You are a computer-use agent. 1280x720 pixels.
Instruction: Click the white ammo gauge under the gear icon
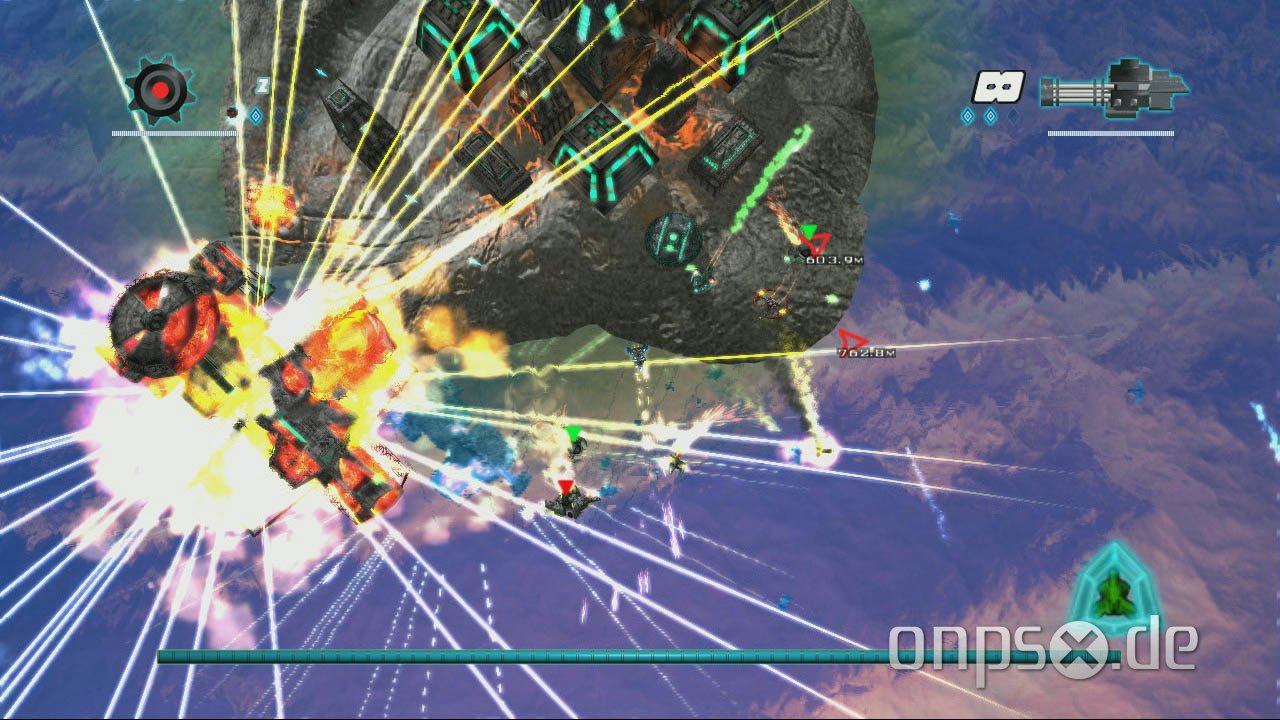(175, 134)
